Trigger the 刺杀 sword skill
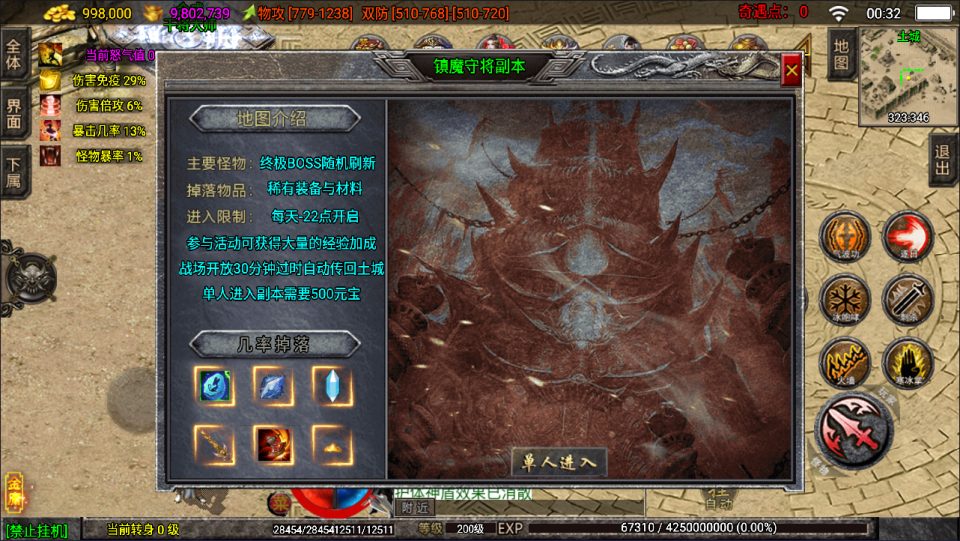 [907, 299]
